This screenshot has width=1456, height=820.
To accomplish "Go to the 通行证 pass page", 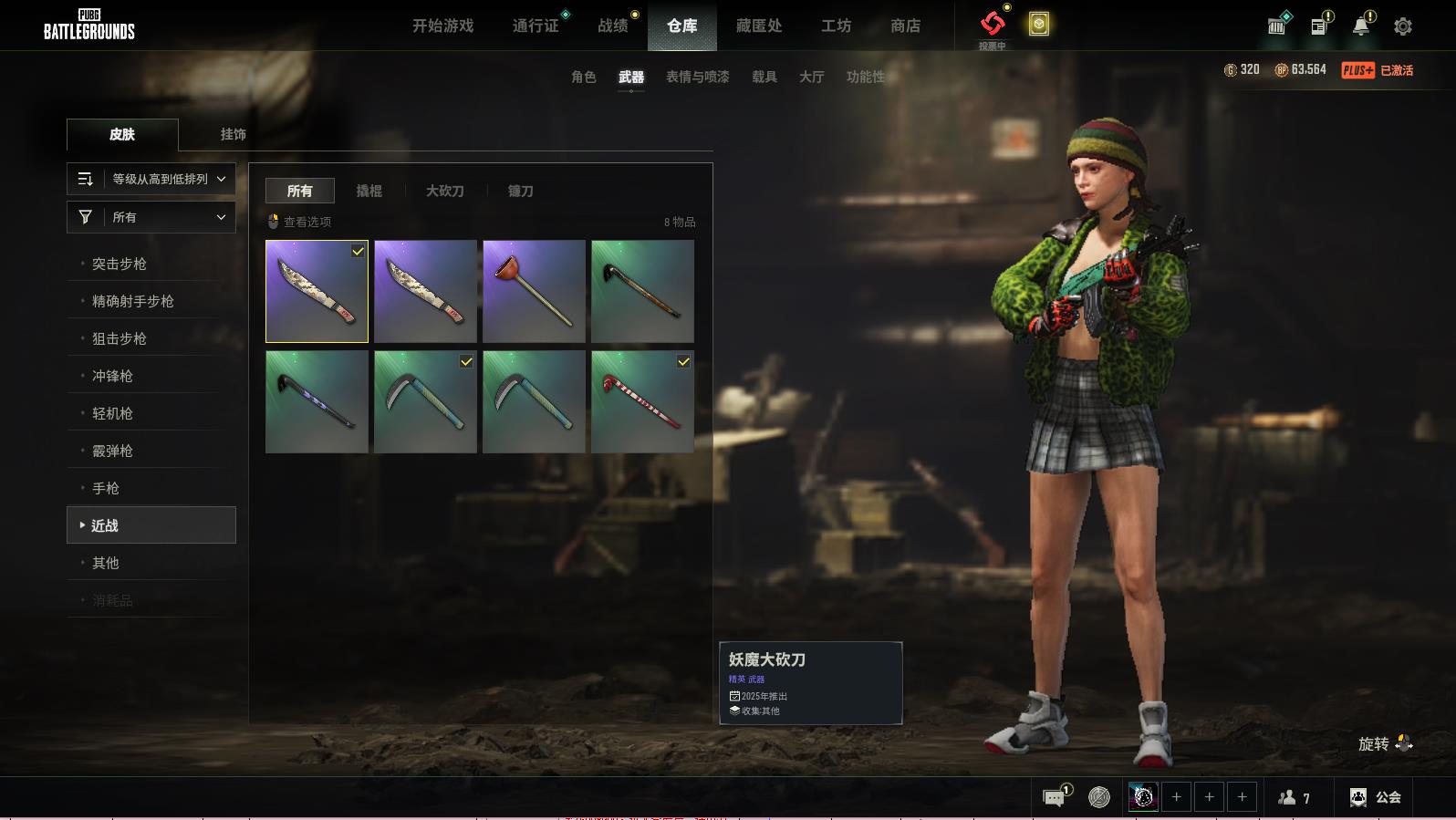I will [536, 26].
